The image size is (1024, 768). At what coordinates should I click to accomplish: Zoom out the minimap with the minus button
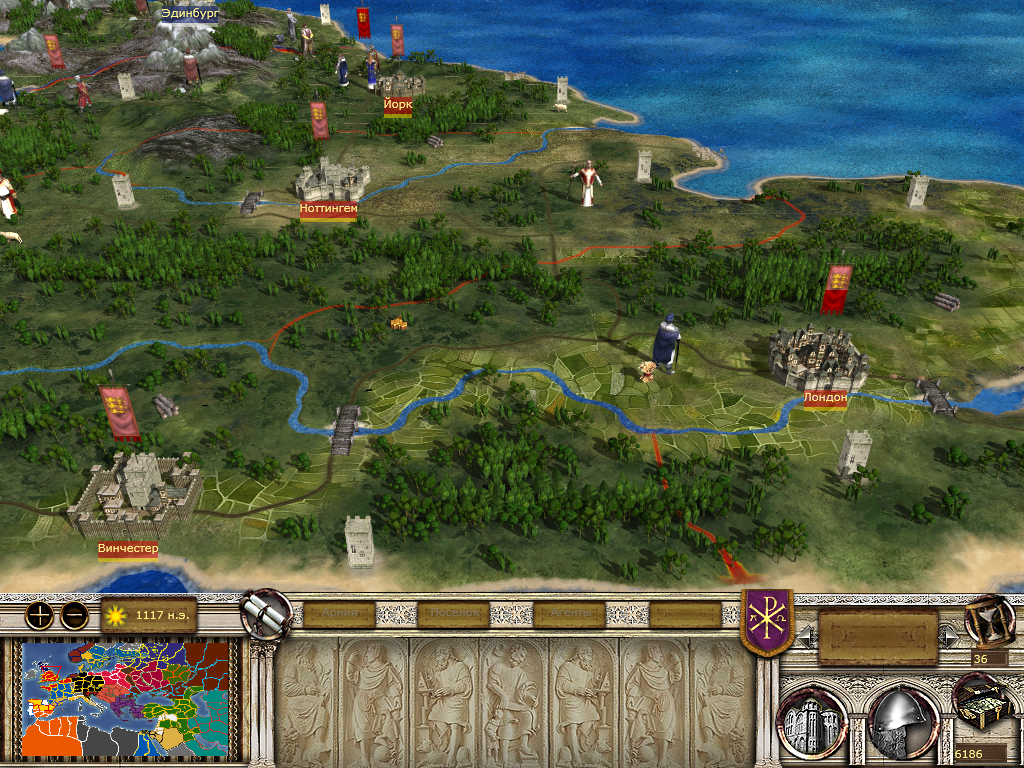tap(73, 615)
